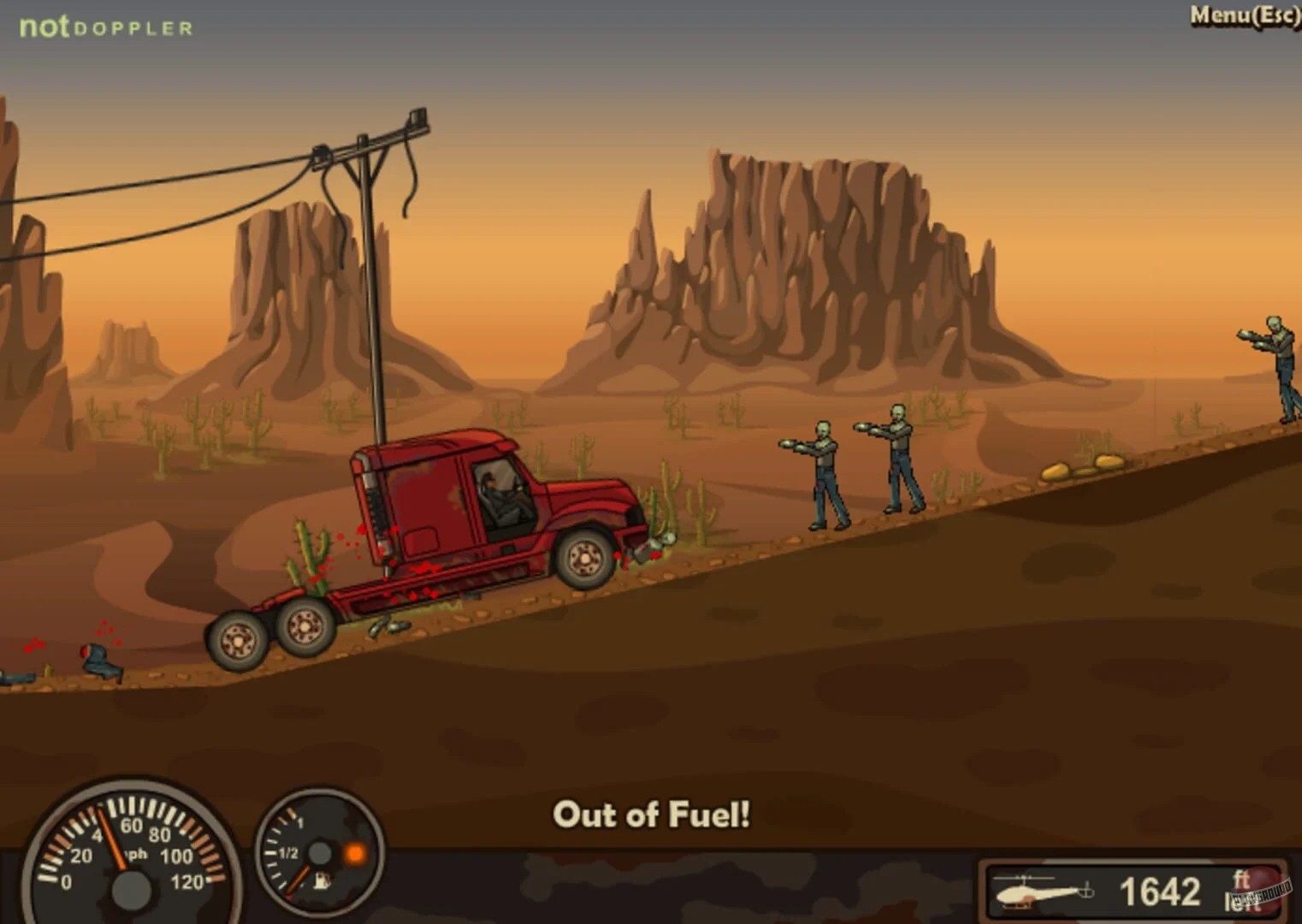Select the orange low-fuel warning light
Viewport: 1302px width, 924px height.
[354, 852]
